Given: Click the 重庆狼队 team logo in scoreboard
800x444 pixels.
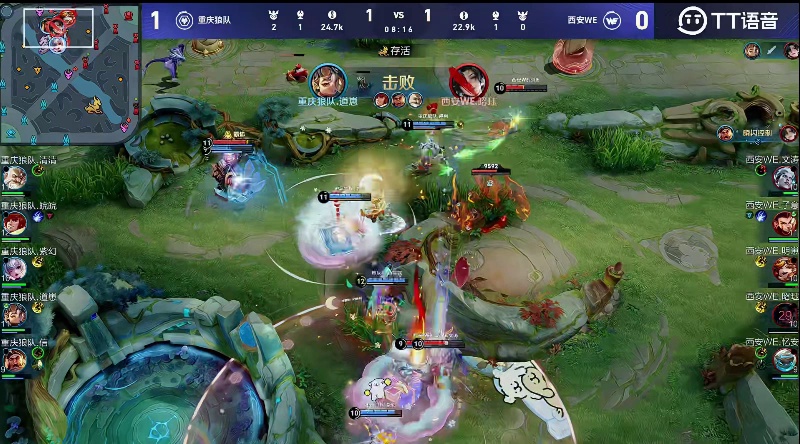Looking at the screenshot, I should click(184, 19).
